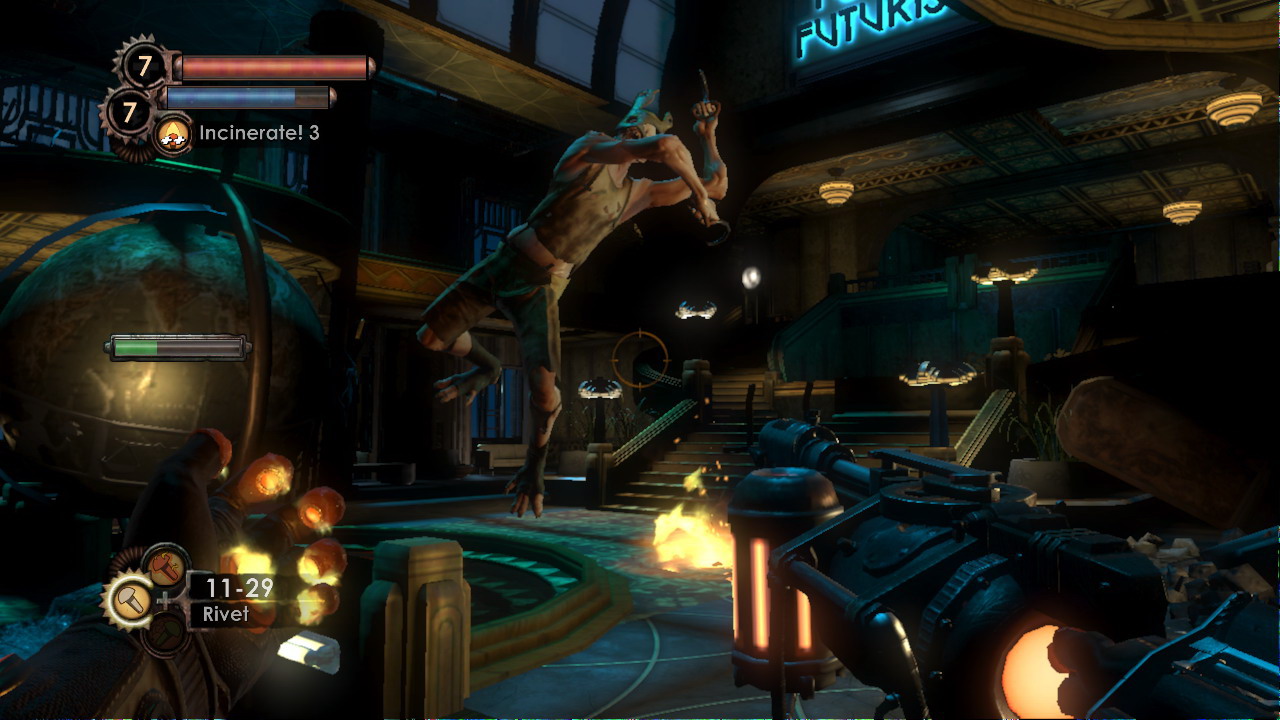Click the 11-29 ammo counter
The image size is (1280, 720).
point(239,586)
